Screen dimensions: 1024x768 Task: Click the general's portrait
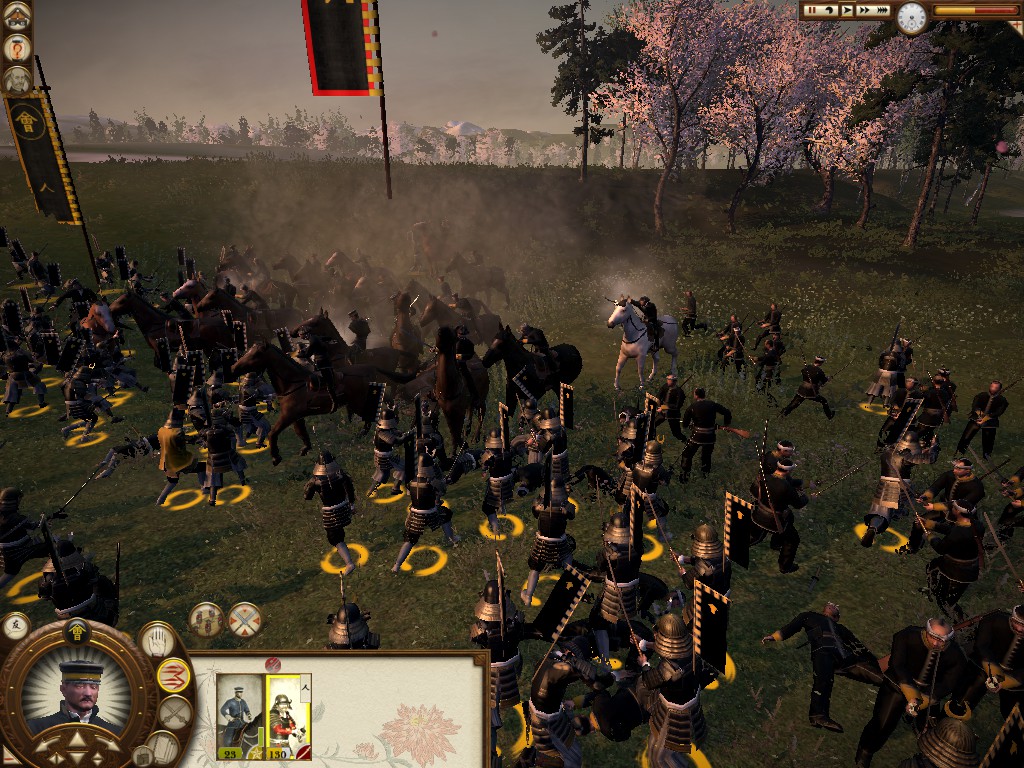tap(78, 691)
